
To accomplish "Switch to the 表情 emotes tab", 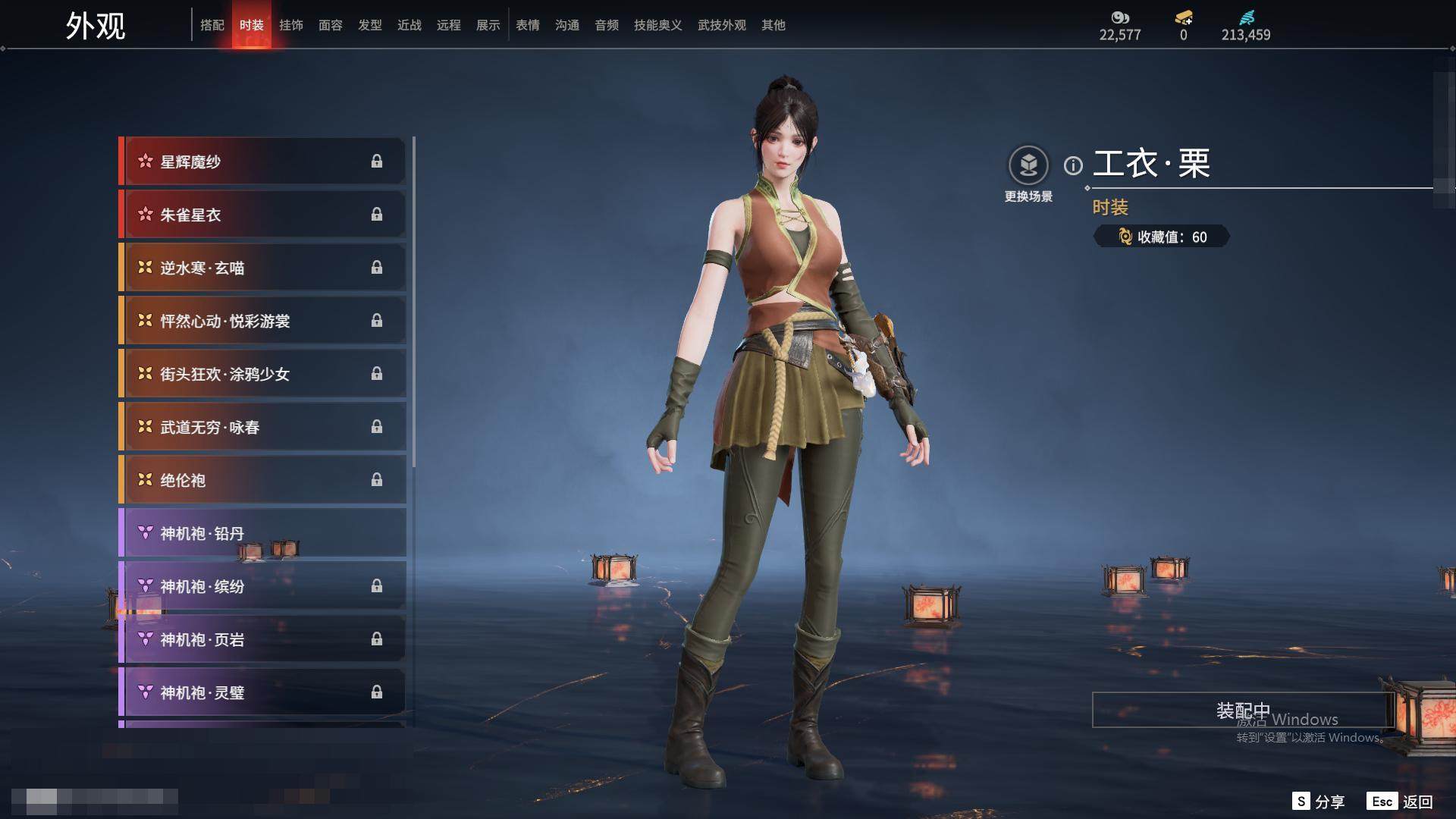I will (528, 25).
